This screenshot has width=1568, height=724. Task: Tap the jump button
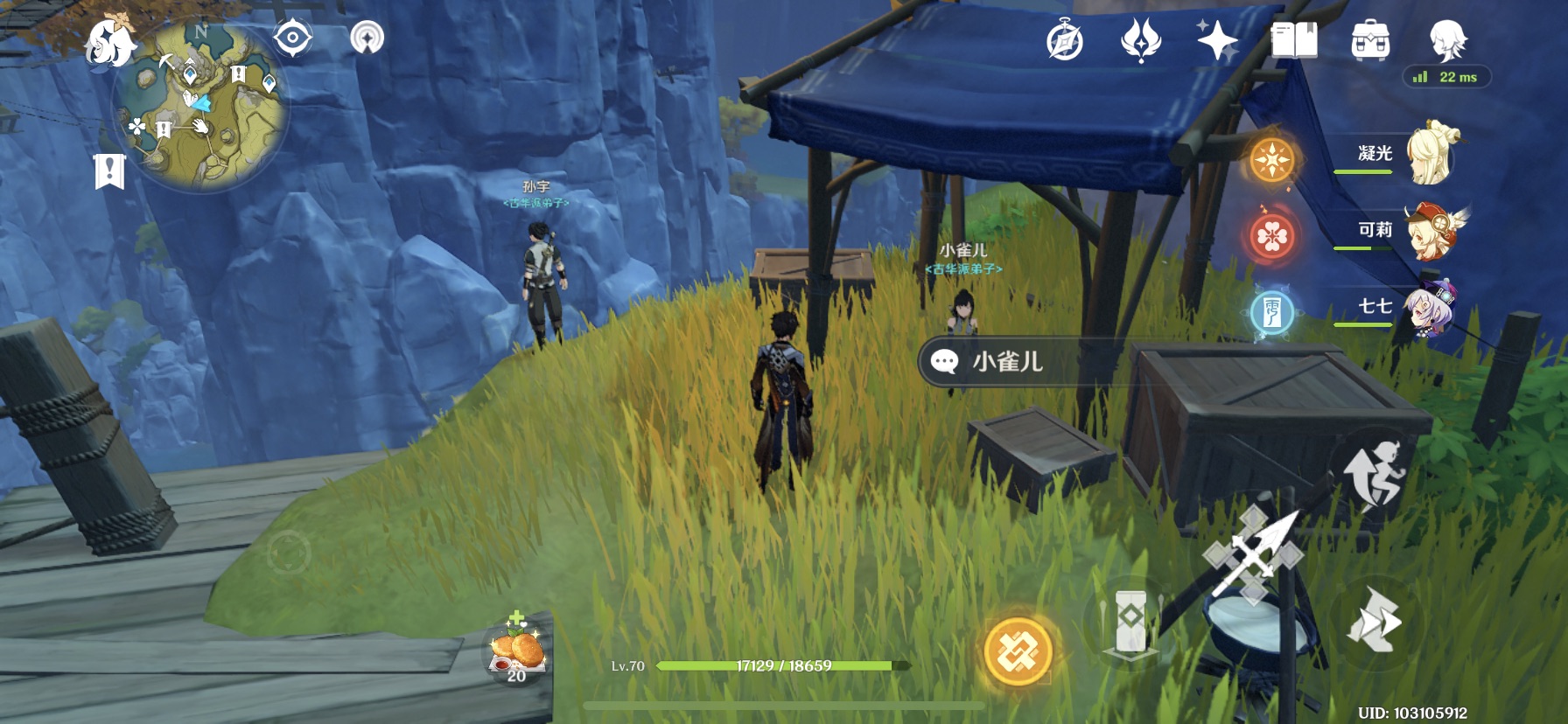pos(1373,473)
